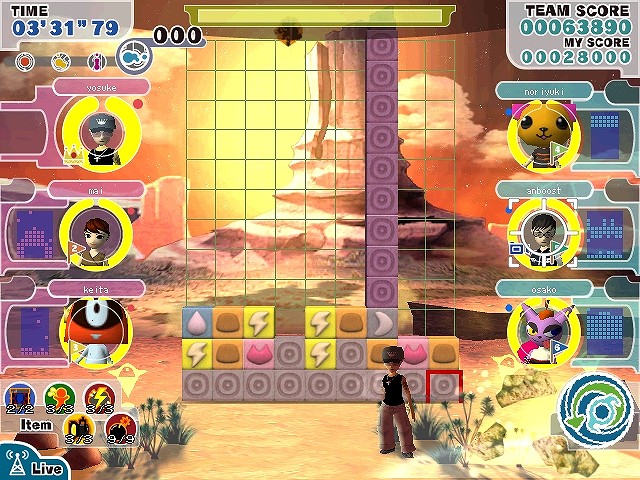Select osako's purple cat avatar
640x480 pixels.
[540, 329]
